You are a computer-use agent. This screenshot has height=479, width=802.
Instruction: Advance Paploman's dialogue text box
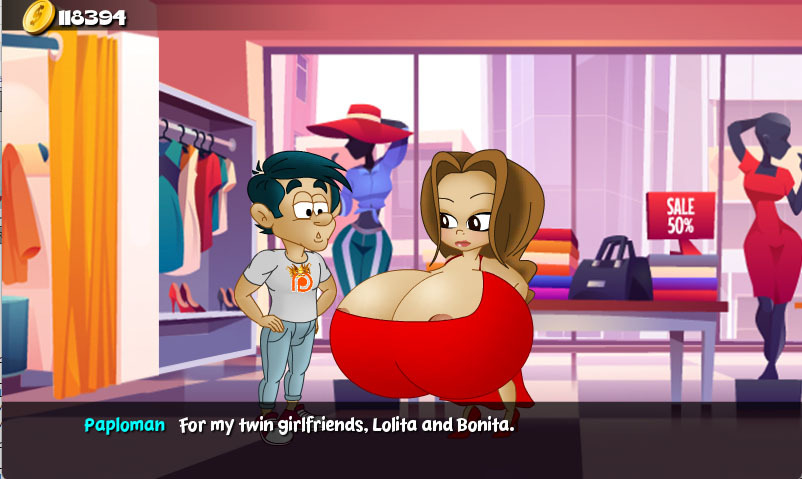[400, 438]
